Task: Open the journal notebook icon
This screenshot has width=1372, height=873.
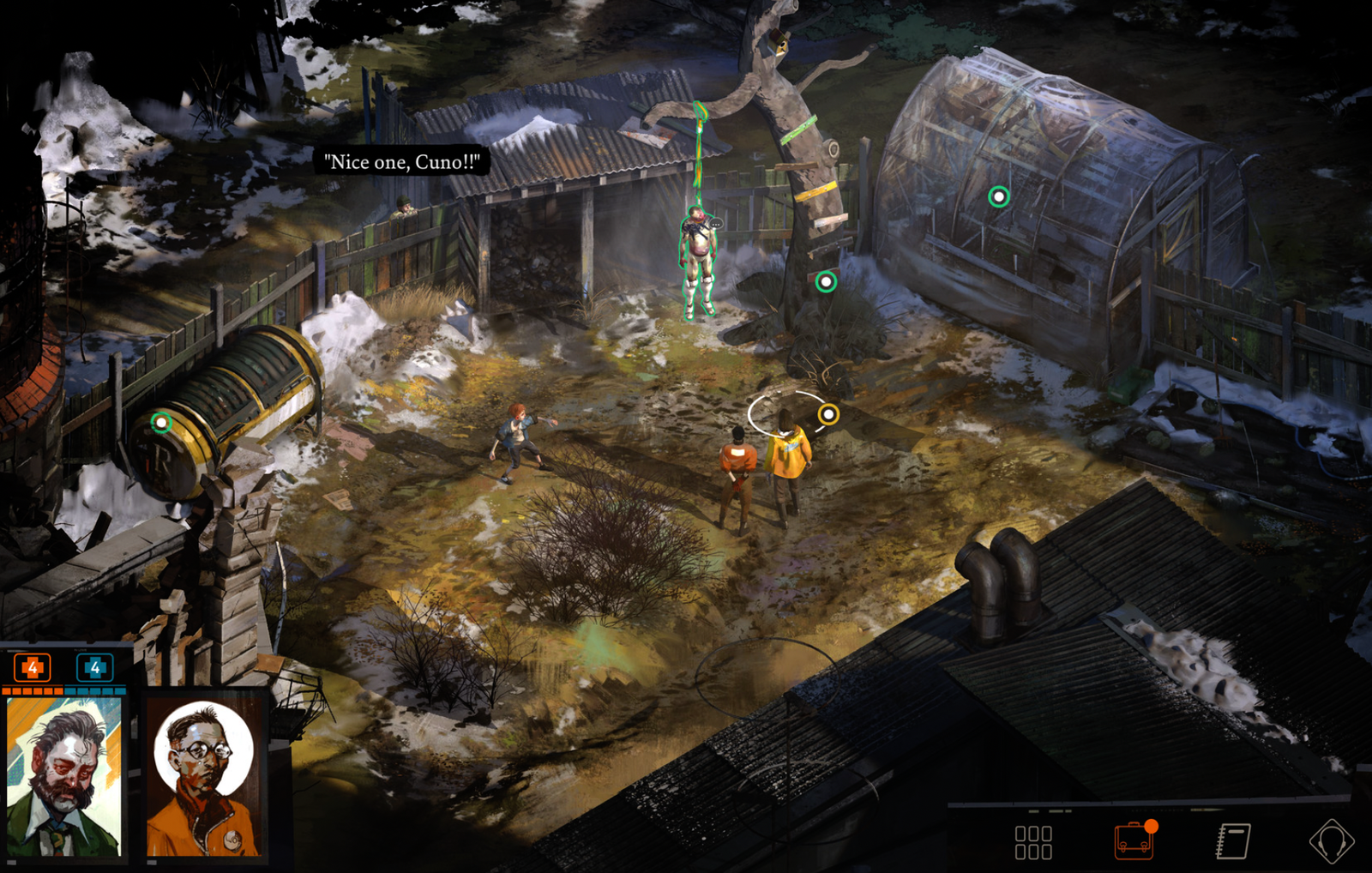Action: [x=1233, y=841]
